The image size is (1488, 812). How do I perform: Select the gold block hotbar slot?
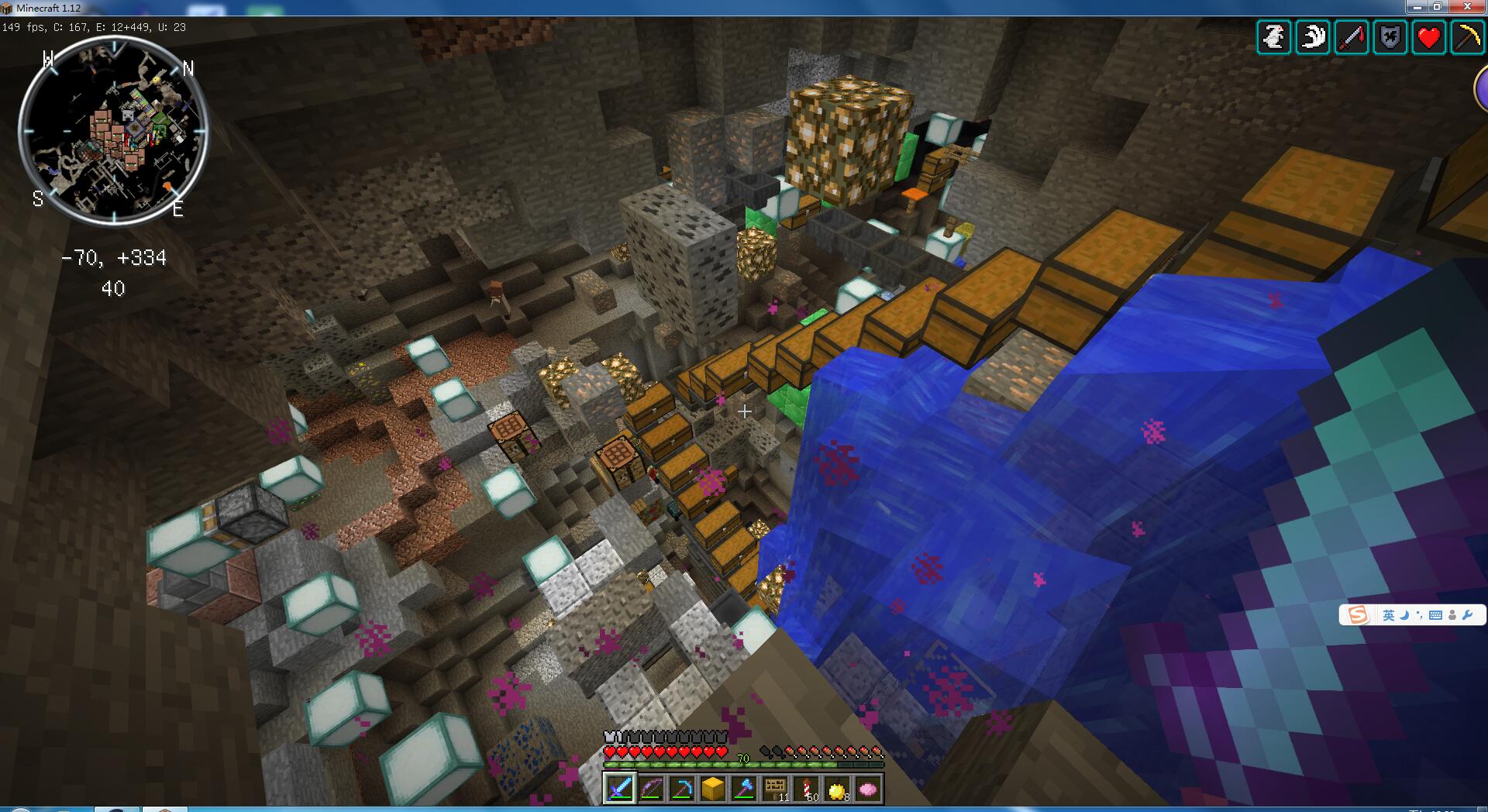point(713,788)
